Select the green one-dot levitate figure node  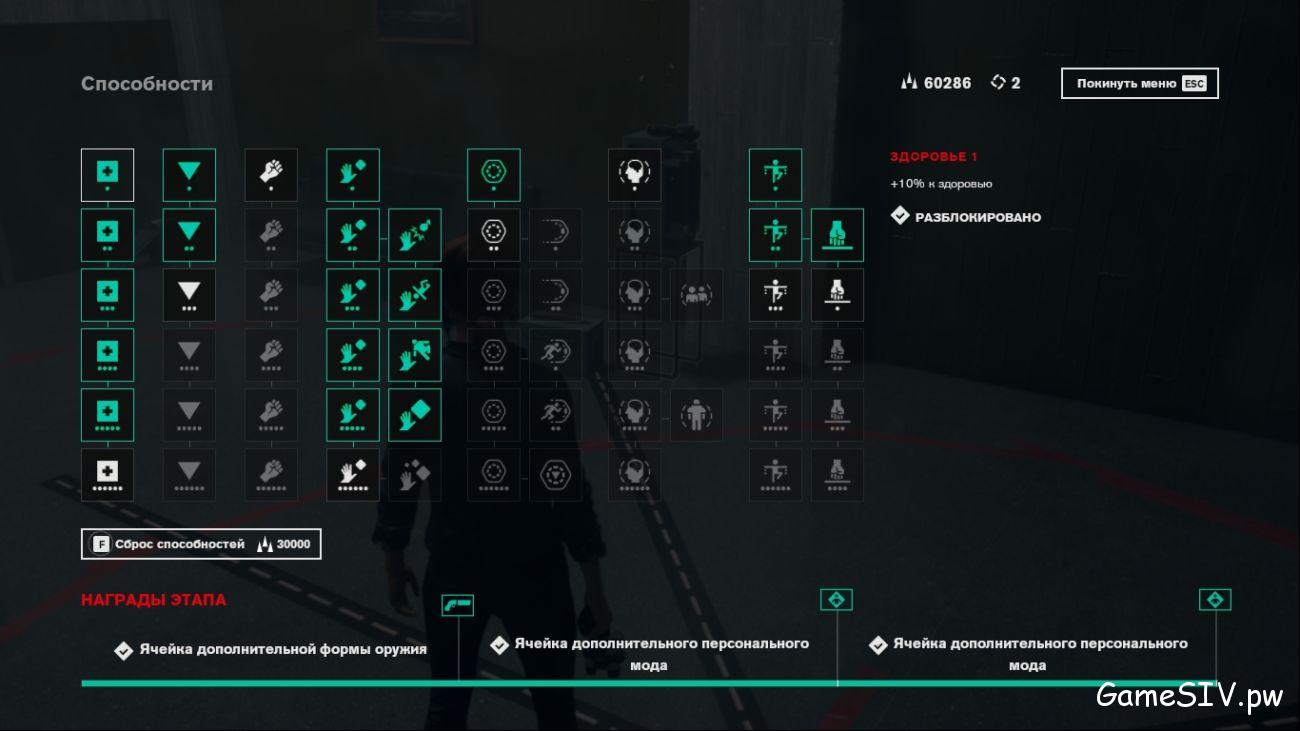[775, 175]
